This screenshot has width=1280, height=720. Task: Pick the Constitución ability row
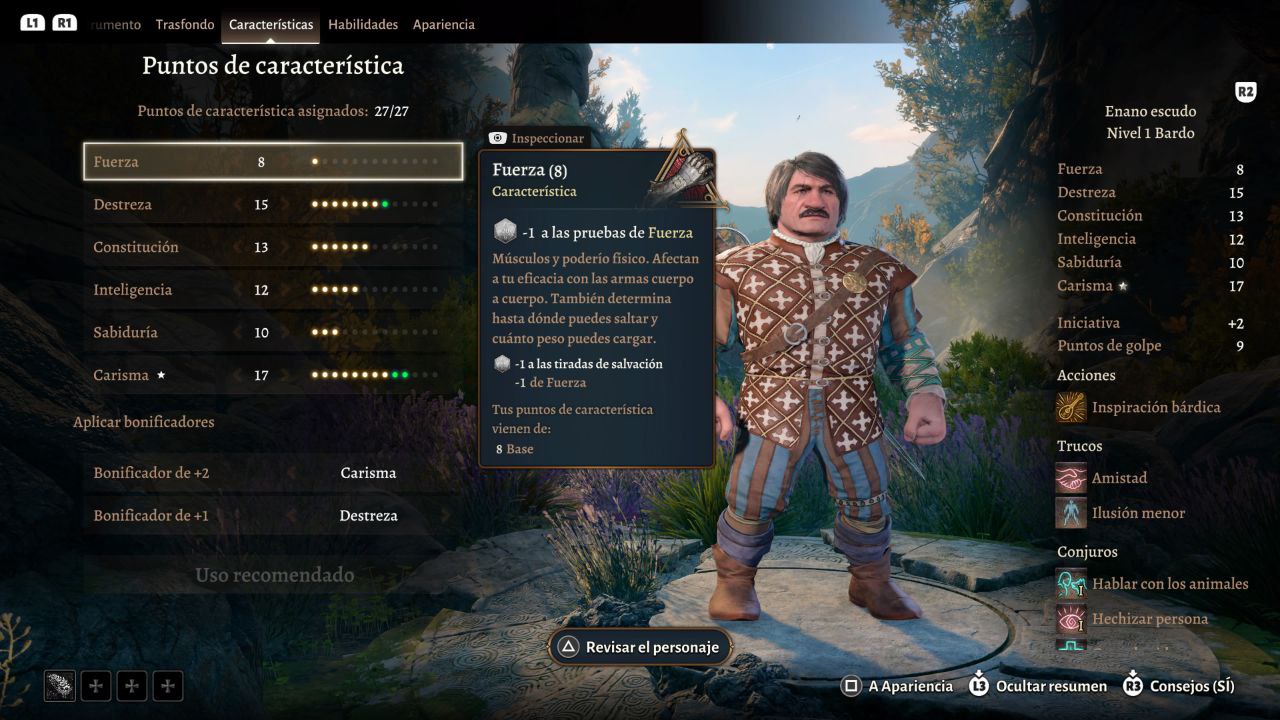272,247
